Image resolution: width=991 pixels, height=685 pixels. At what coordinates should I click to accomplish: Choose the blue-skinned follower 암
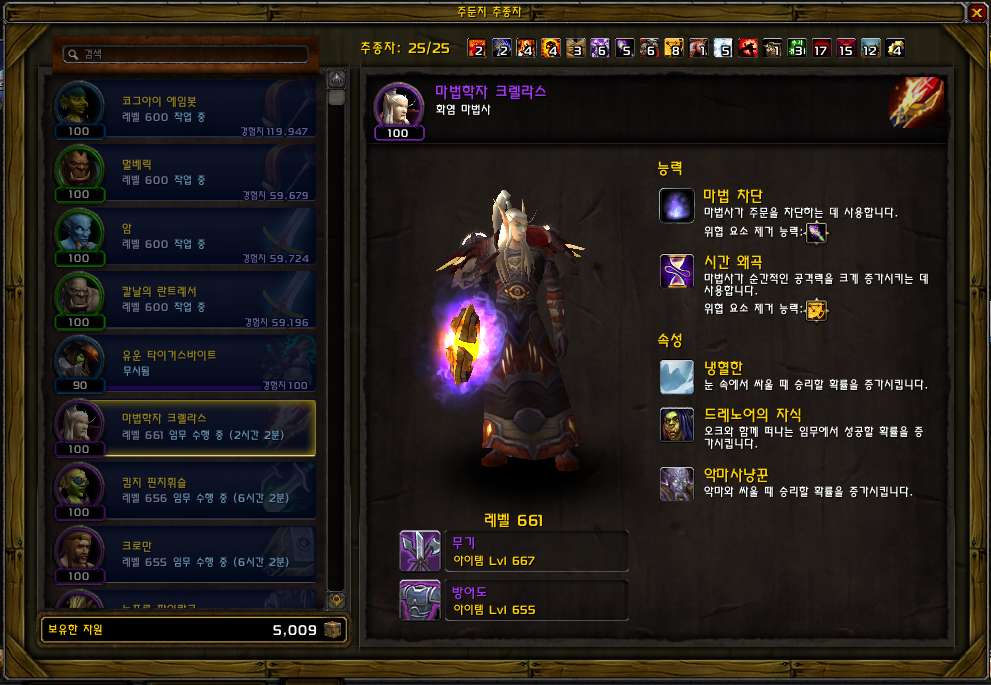point(185,237)
